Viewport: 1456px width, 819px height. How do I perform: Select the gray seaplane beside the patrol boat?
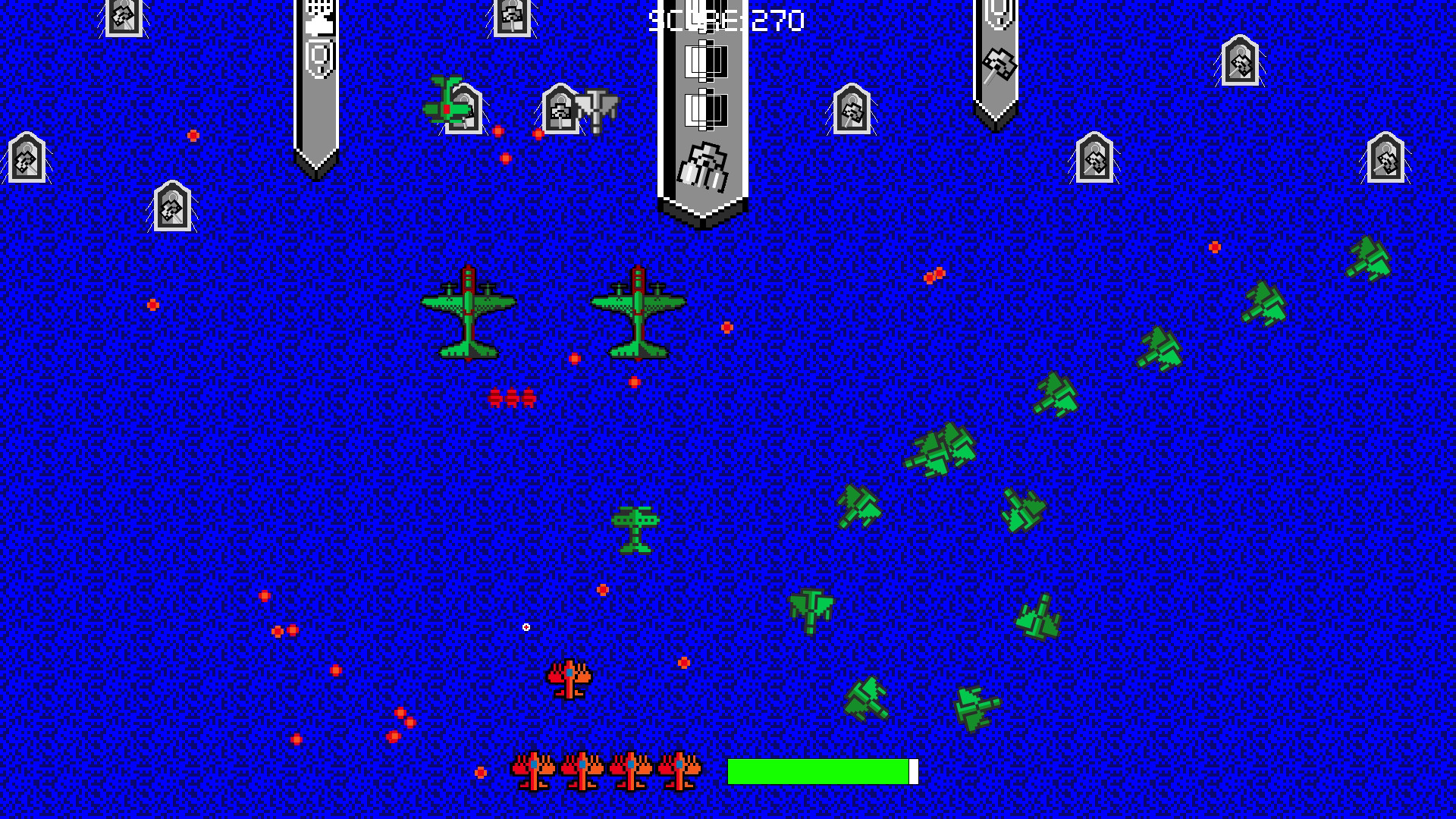(595, 110)
